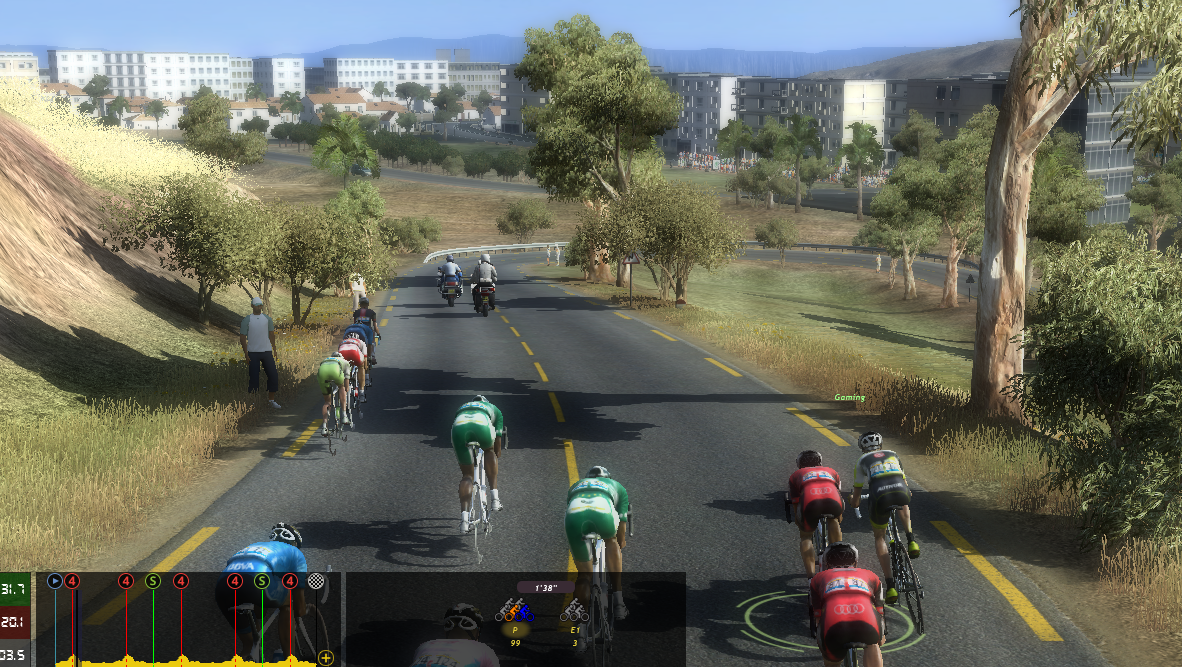Expand the stage profile with the plus button
The height and width of the screenshot is (667, 1182).
point(325,657)
